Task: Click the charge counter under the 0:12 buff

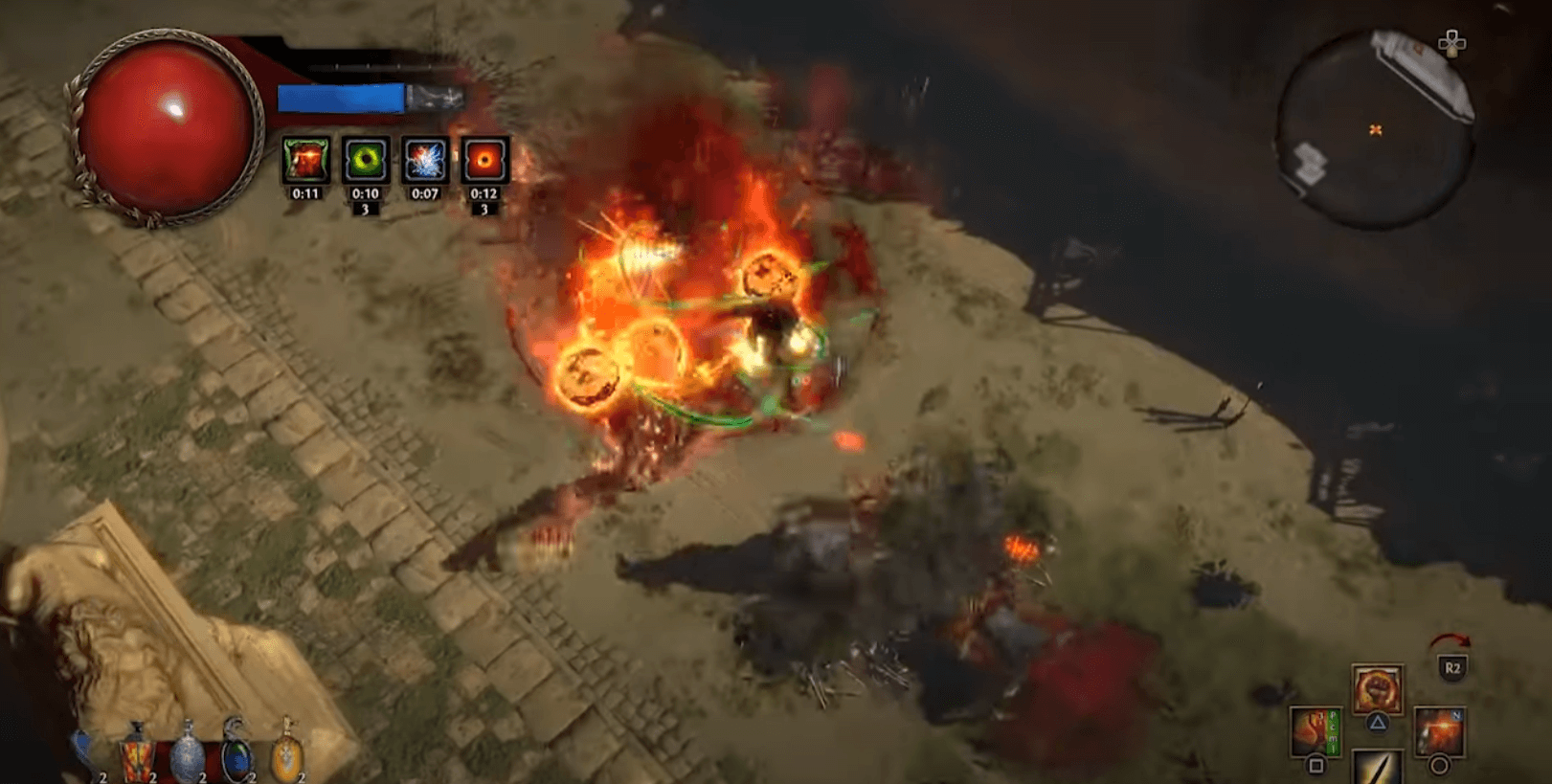Action: tap(484, 206)
